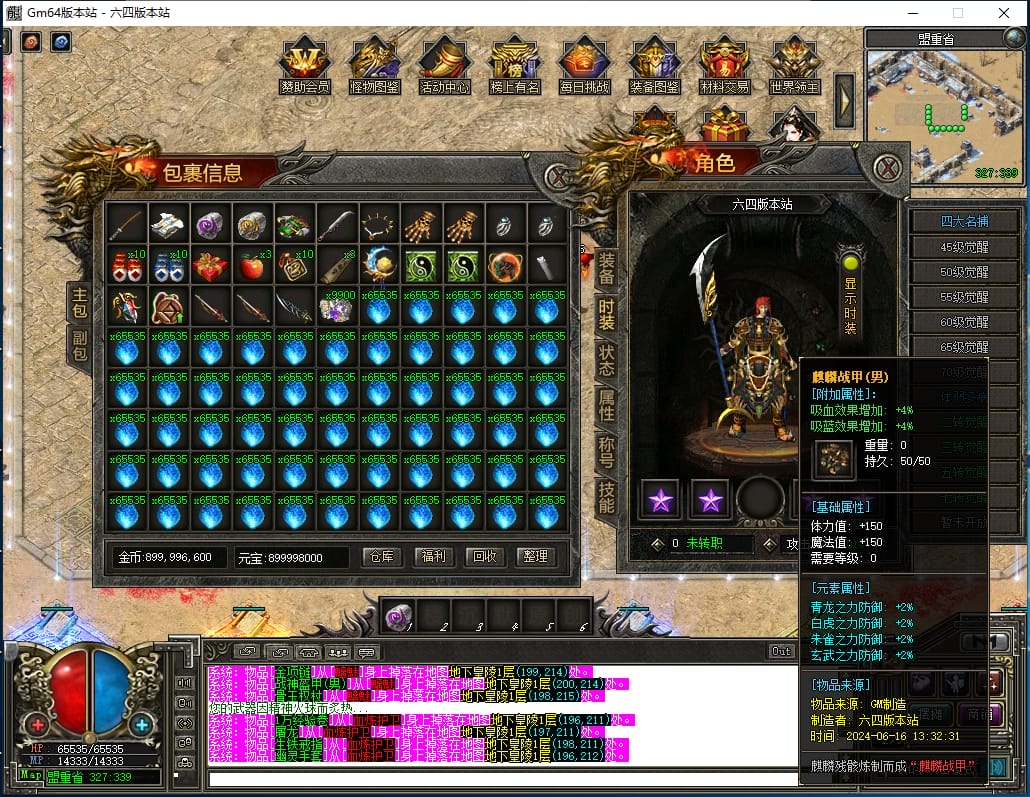
Task: Switch to the 时装 fashion tab
Action: tap(606, 315)
